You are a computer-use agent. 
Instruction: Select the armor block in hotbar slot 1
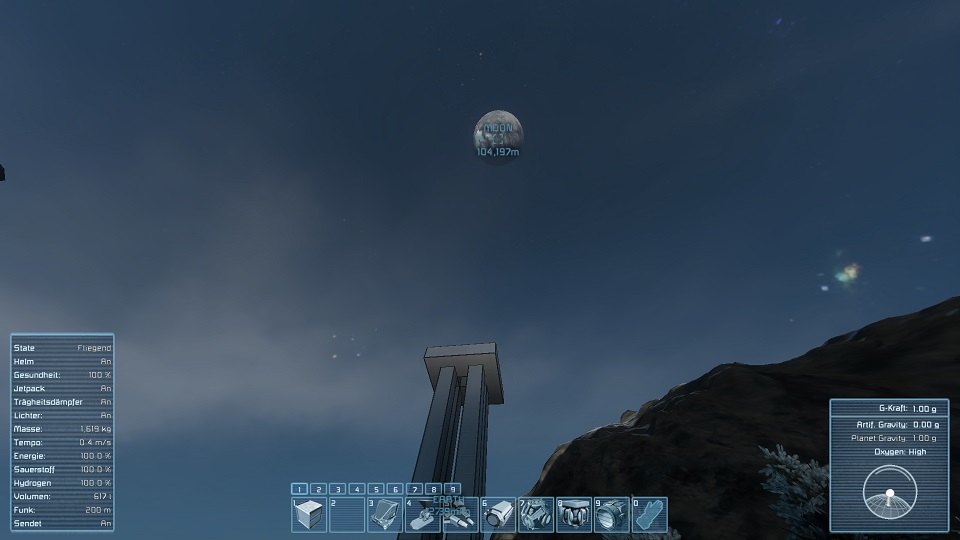pos(309,515)
